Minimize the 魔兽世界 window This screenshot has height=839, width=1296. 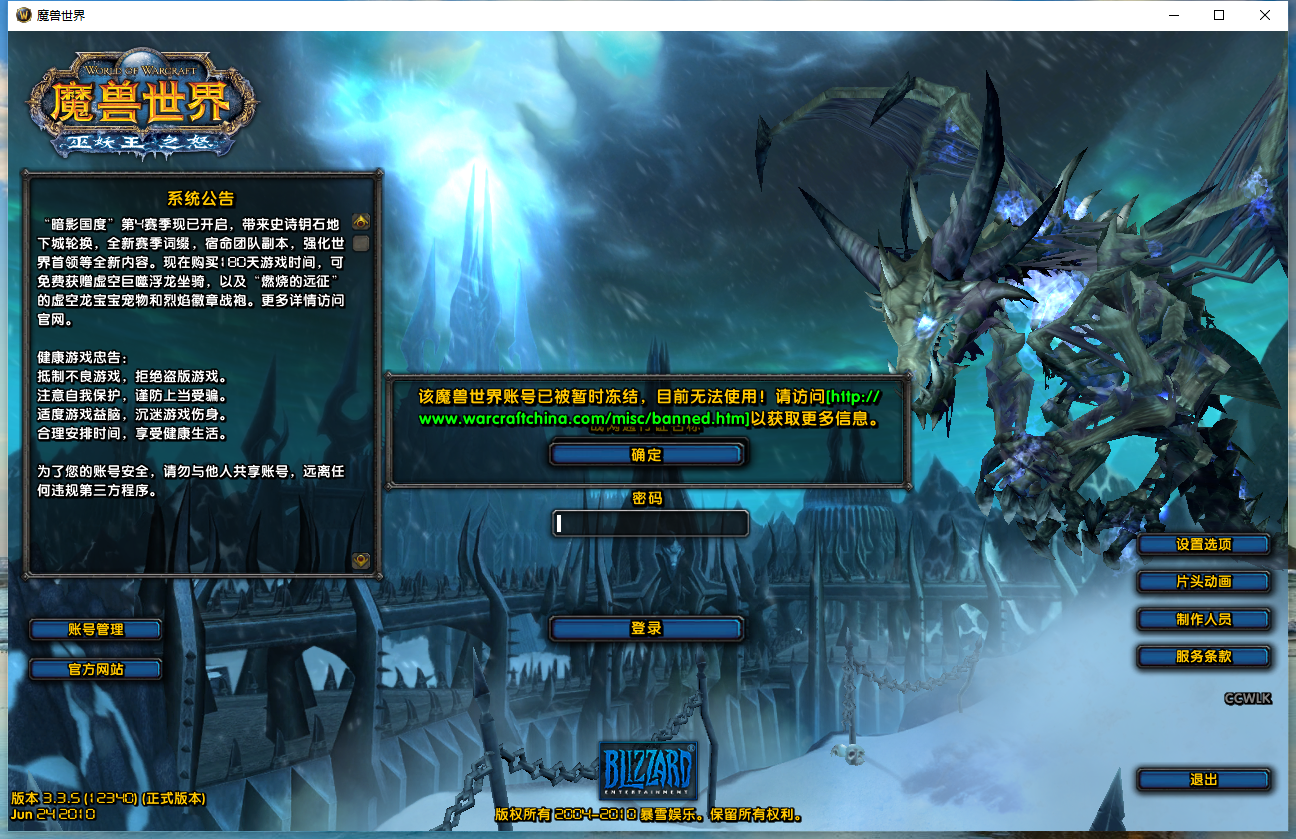click(1172, 15)
